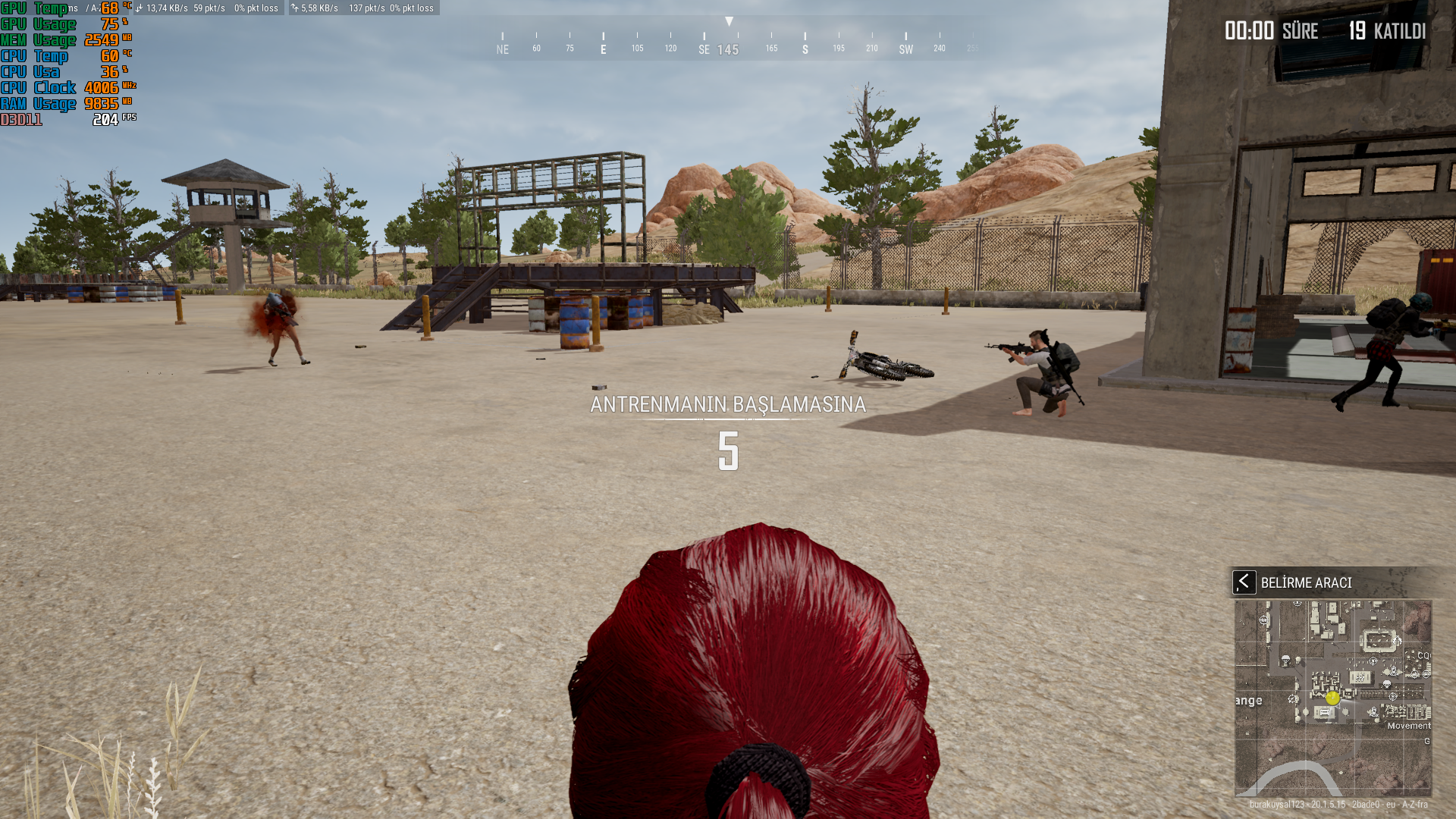
Task: Click the Movement range label on the map
Action: [x=1409, y=726]
